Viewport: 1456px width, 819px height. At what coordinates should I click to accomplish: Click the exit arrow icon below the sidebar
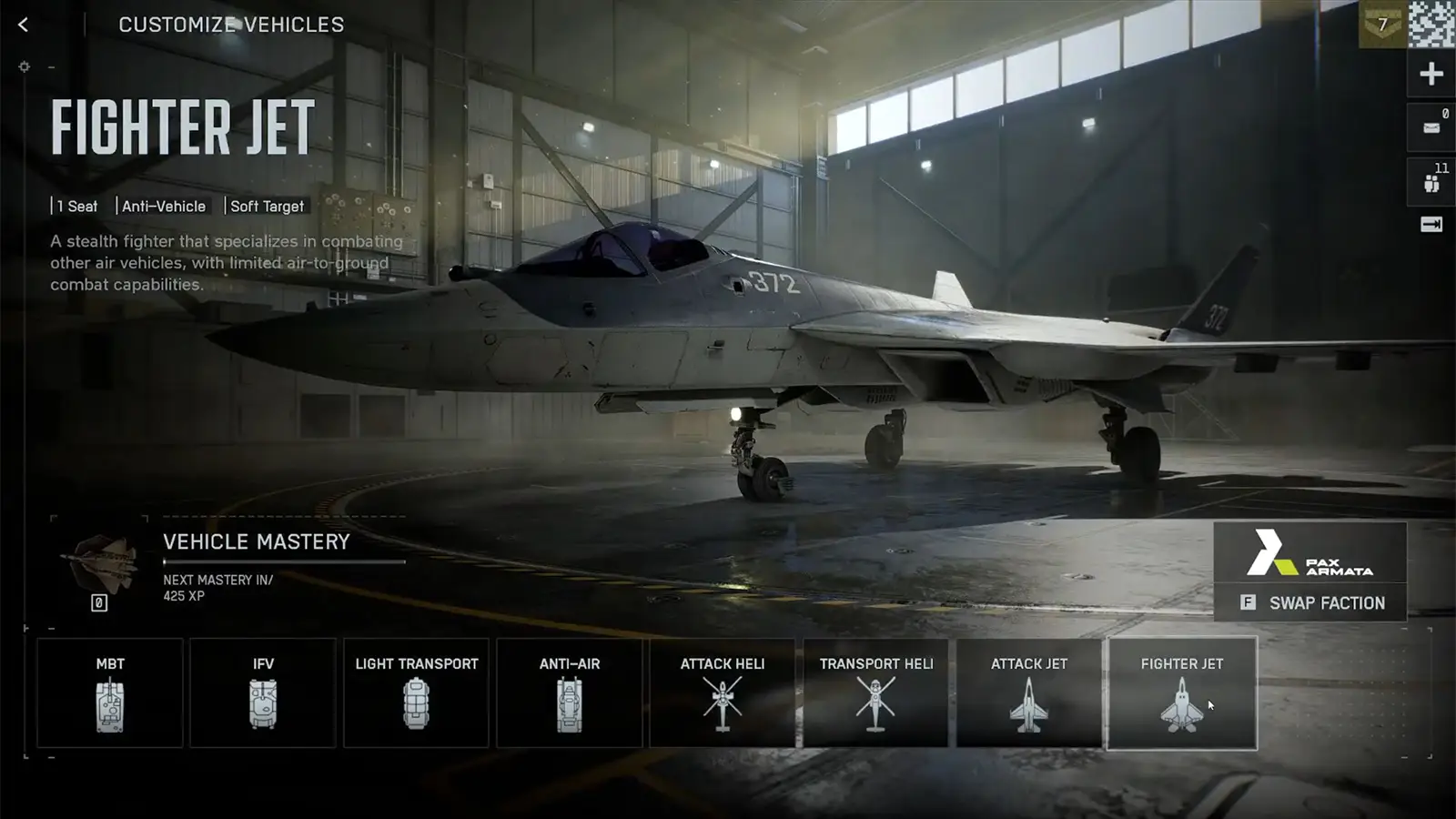click(1430, 224)
